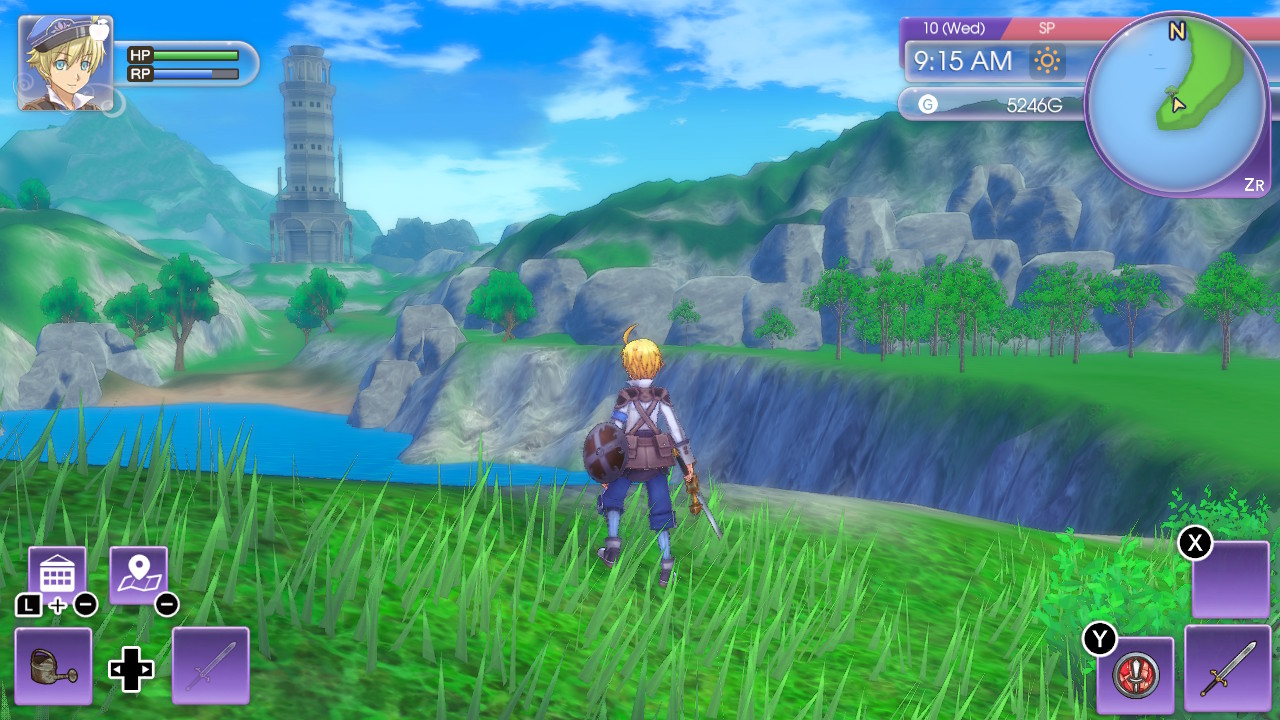Expand the minimap via the ZR label
This screenshot has width=1280, height=720.
tap(1254, 184)
